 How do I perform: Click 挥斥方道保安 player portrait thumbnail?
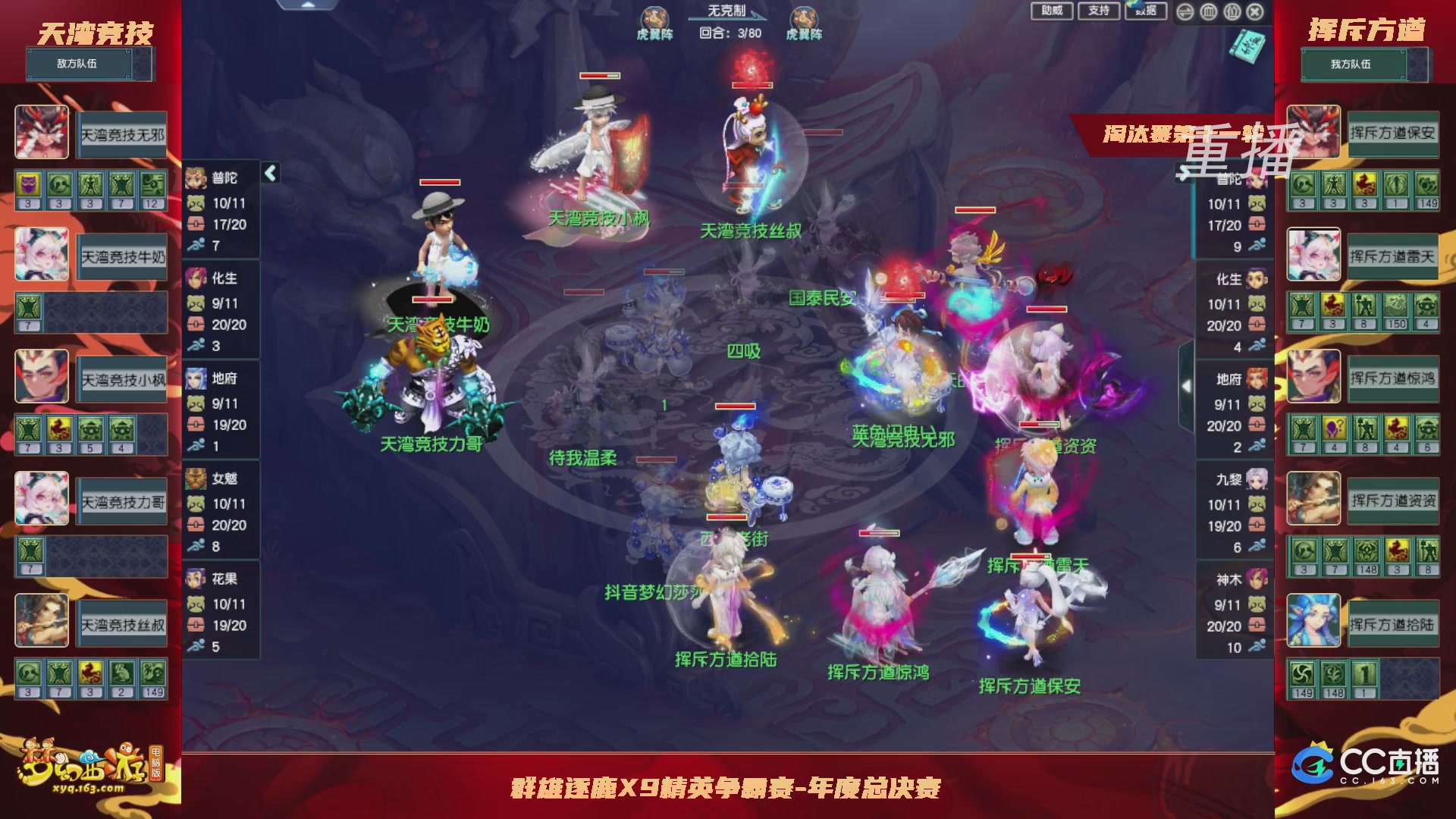(x=1313, y=133)
